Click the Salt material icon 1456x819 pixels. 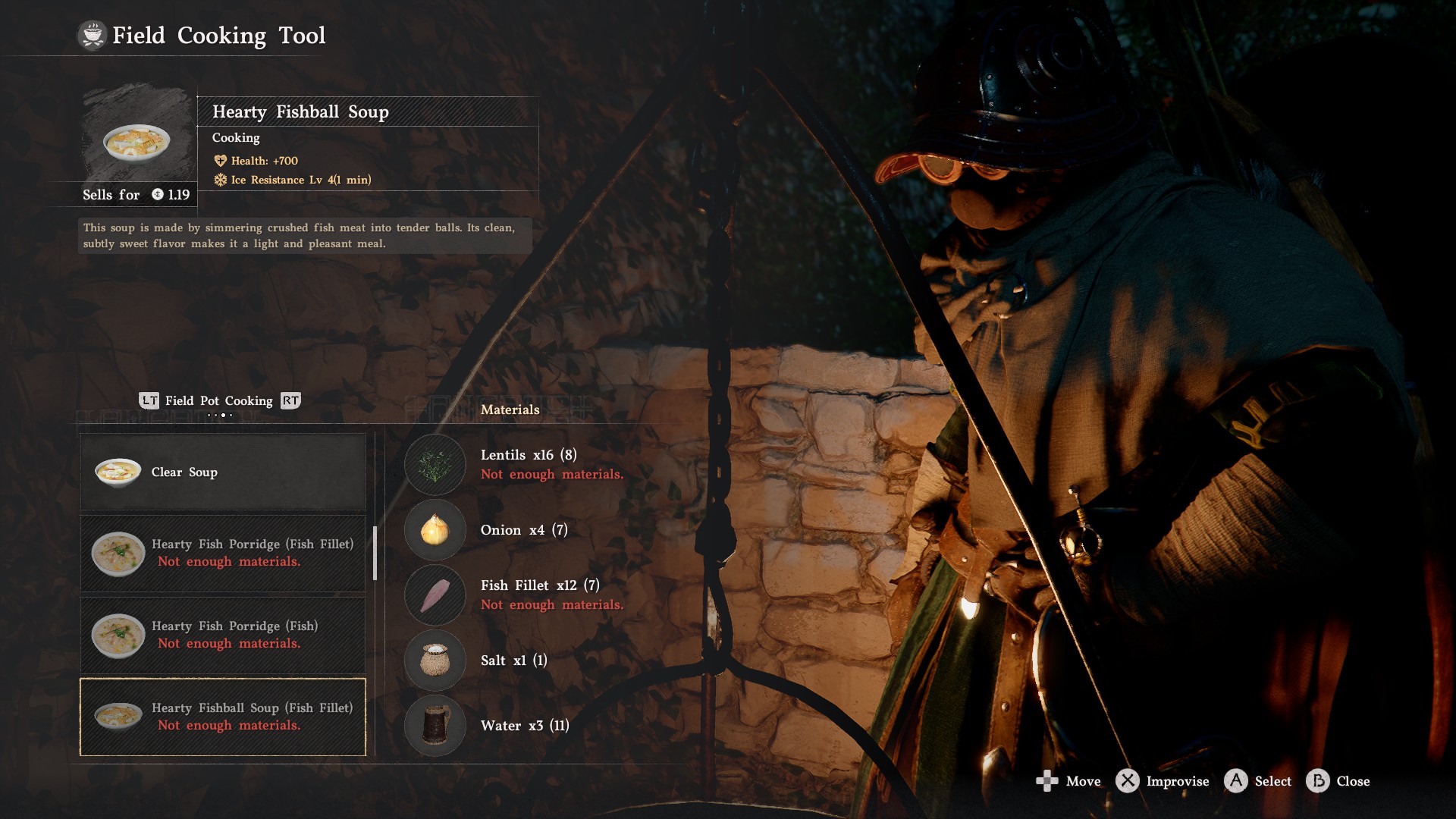pyautogui.click(x=435, y=661)
